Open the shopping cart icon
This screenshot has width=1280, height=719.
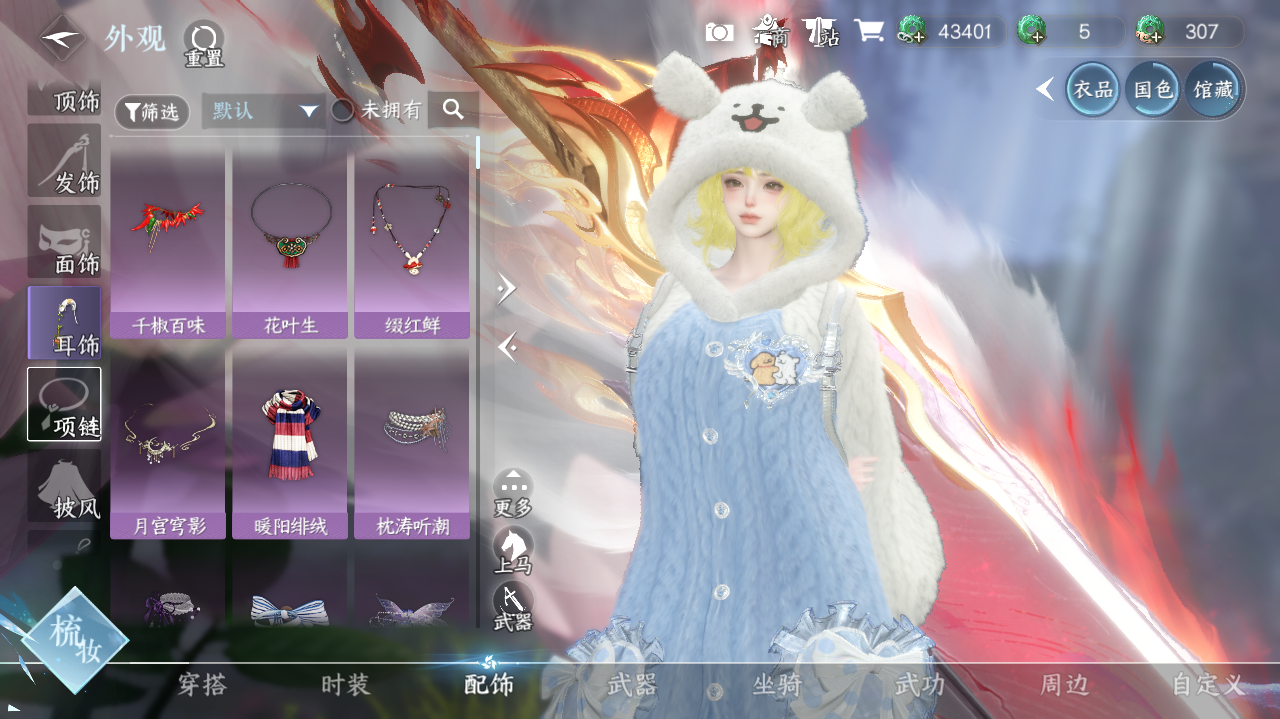coord(868,32)
